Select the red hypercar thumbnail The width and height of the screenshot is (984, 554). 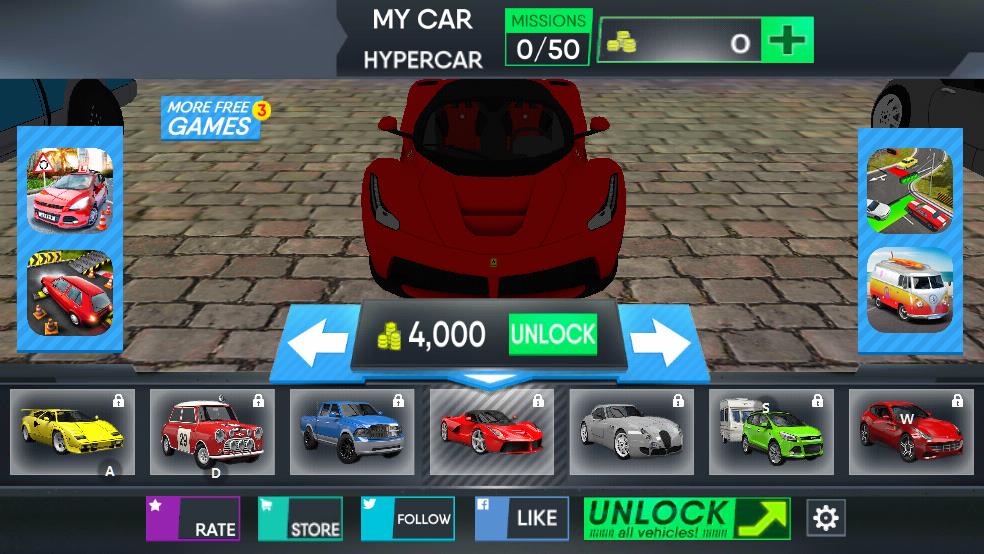pyautogui.click(x=492, y=432)
